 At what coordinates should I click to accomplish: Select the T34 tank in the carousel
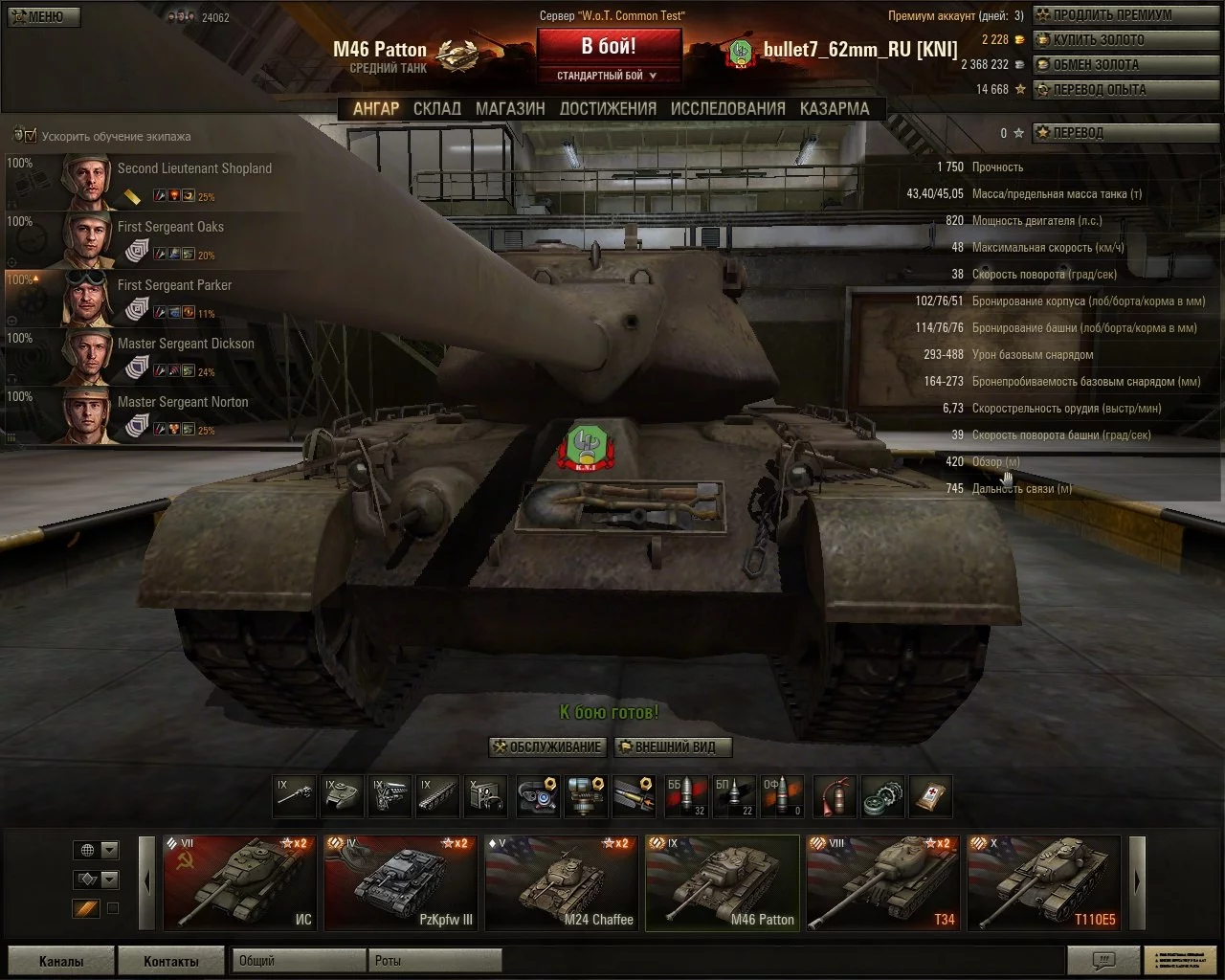pyautogui.click(x=882, y=882)
